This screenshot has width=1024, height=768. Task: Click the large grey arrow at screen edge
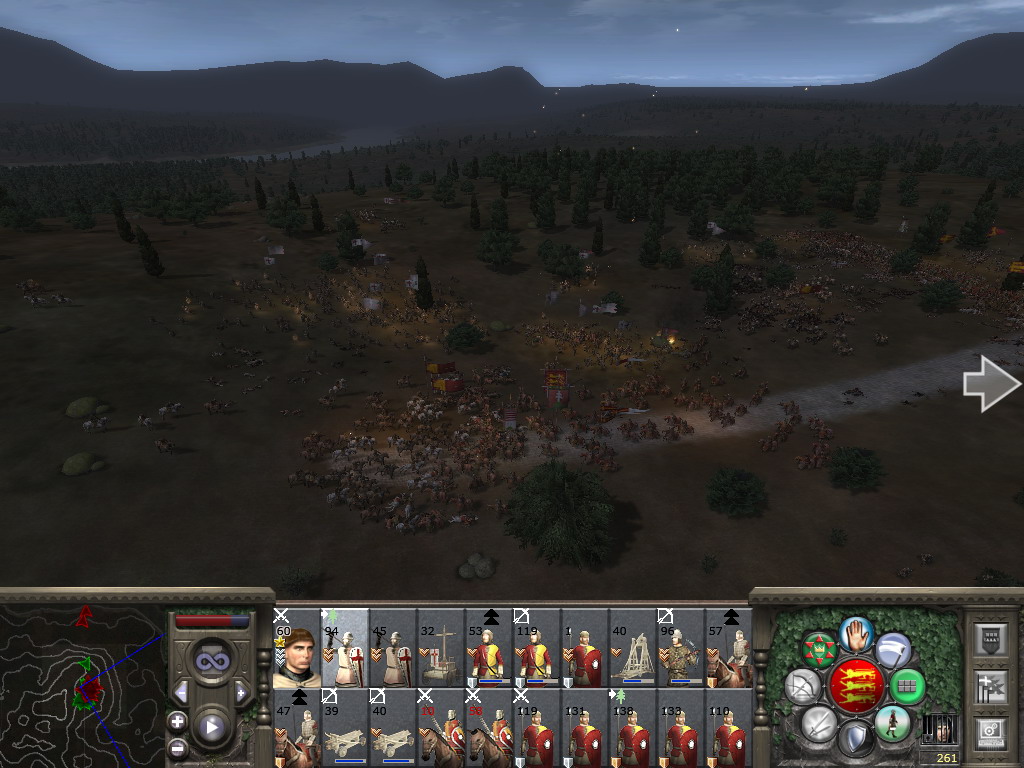point(991,386)
